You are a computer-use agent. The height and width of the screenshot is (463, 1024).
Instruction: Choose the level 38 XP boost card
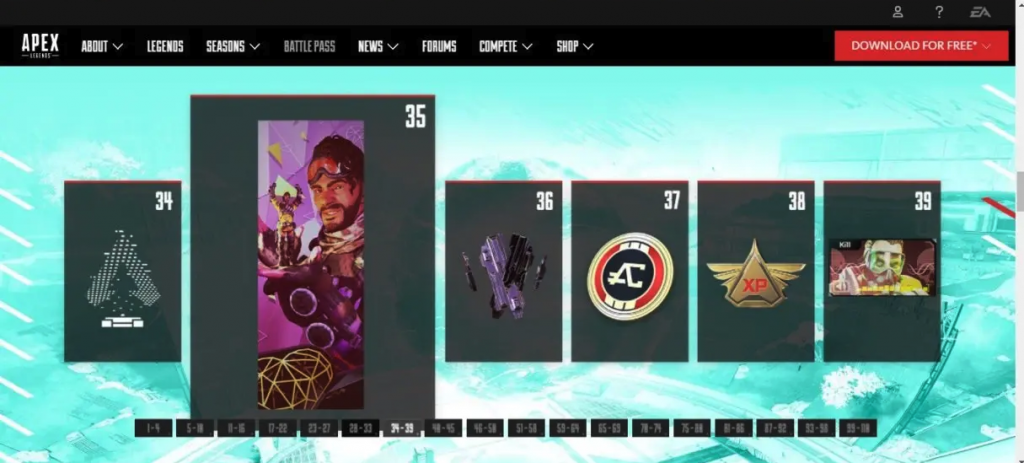(756, 271)
